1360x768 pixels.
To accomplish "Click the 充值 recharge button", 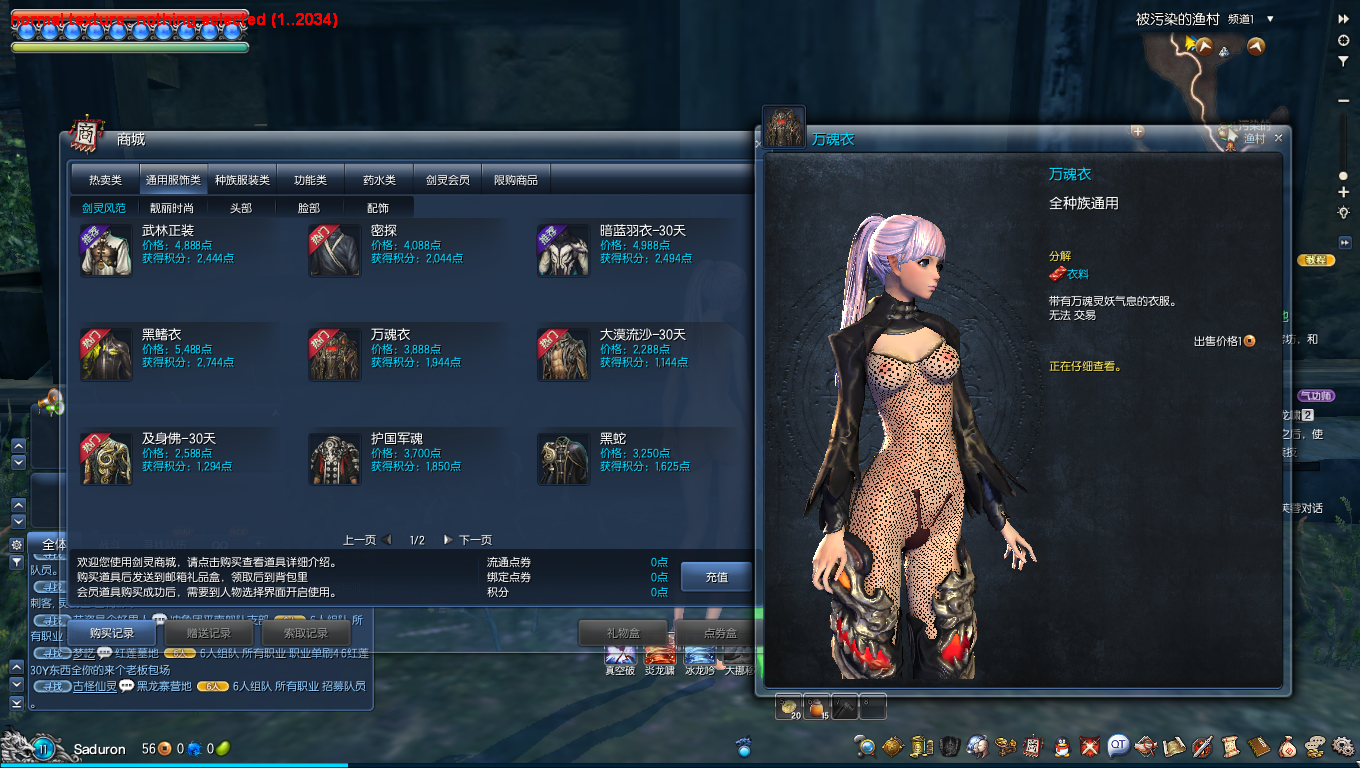I will pyautogui.click(x=716, y=577).
